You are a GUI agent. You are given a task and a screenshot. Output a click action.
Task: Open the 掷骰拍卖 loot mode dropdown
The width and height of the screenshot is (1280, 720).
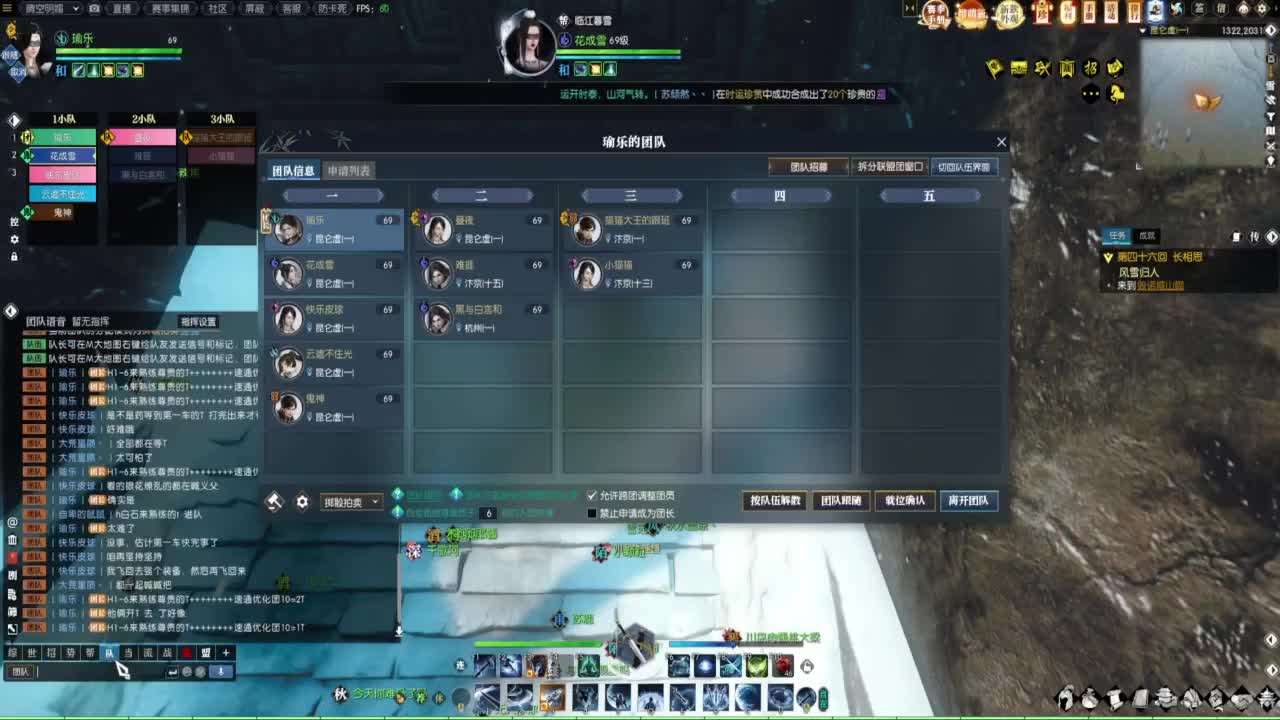pos(348,500)
